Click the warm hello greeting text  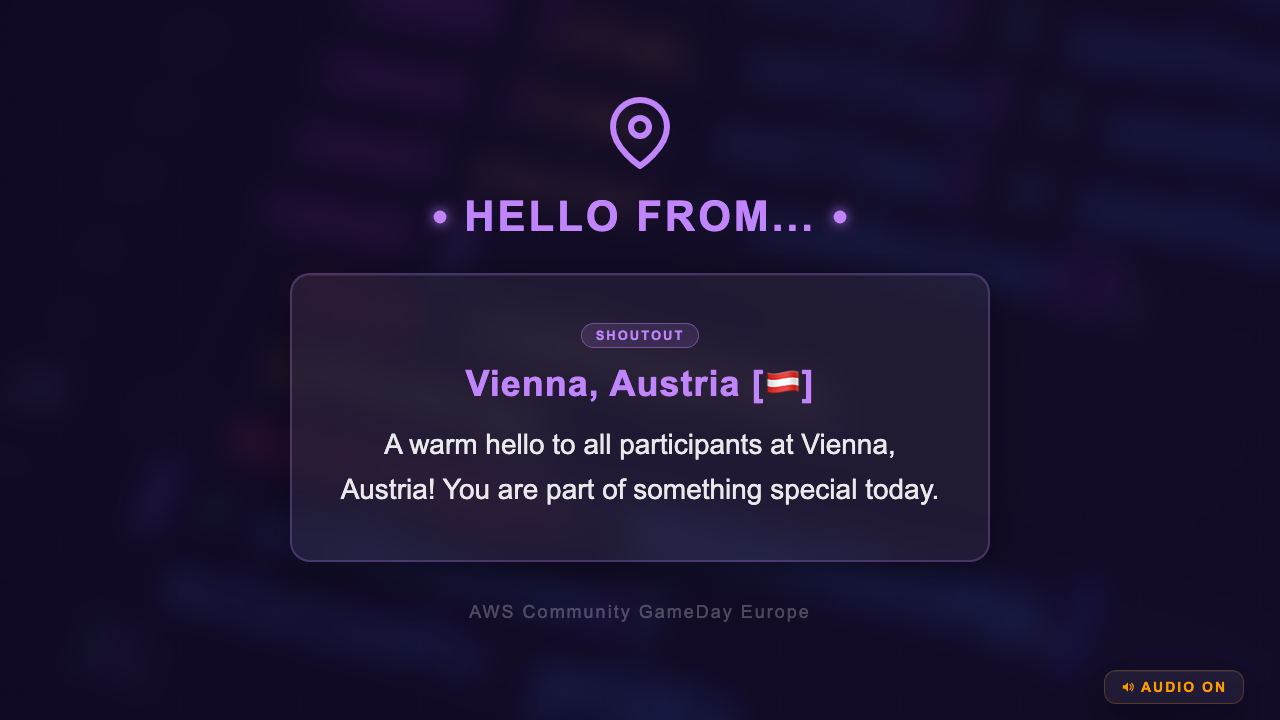640,467
